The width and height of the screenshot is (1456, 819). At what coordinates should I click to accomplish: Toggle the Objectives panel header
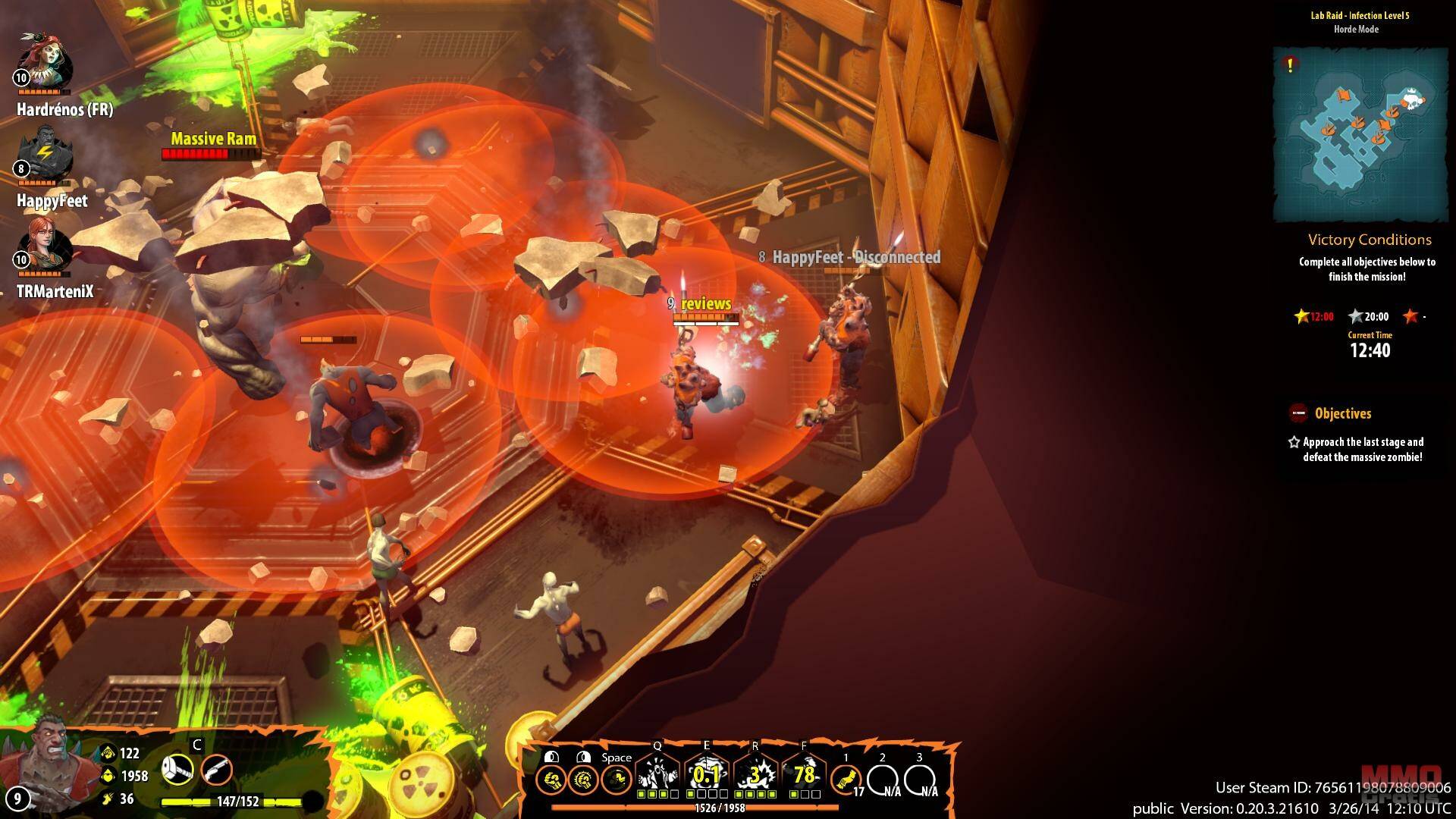(x=1342, y=413)
